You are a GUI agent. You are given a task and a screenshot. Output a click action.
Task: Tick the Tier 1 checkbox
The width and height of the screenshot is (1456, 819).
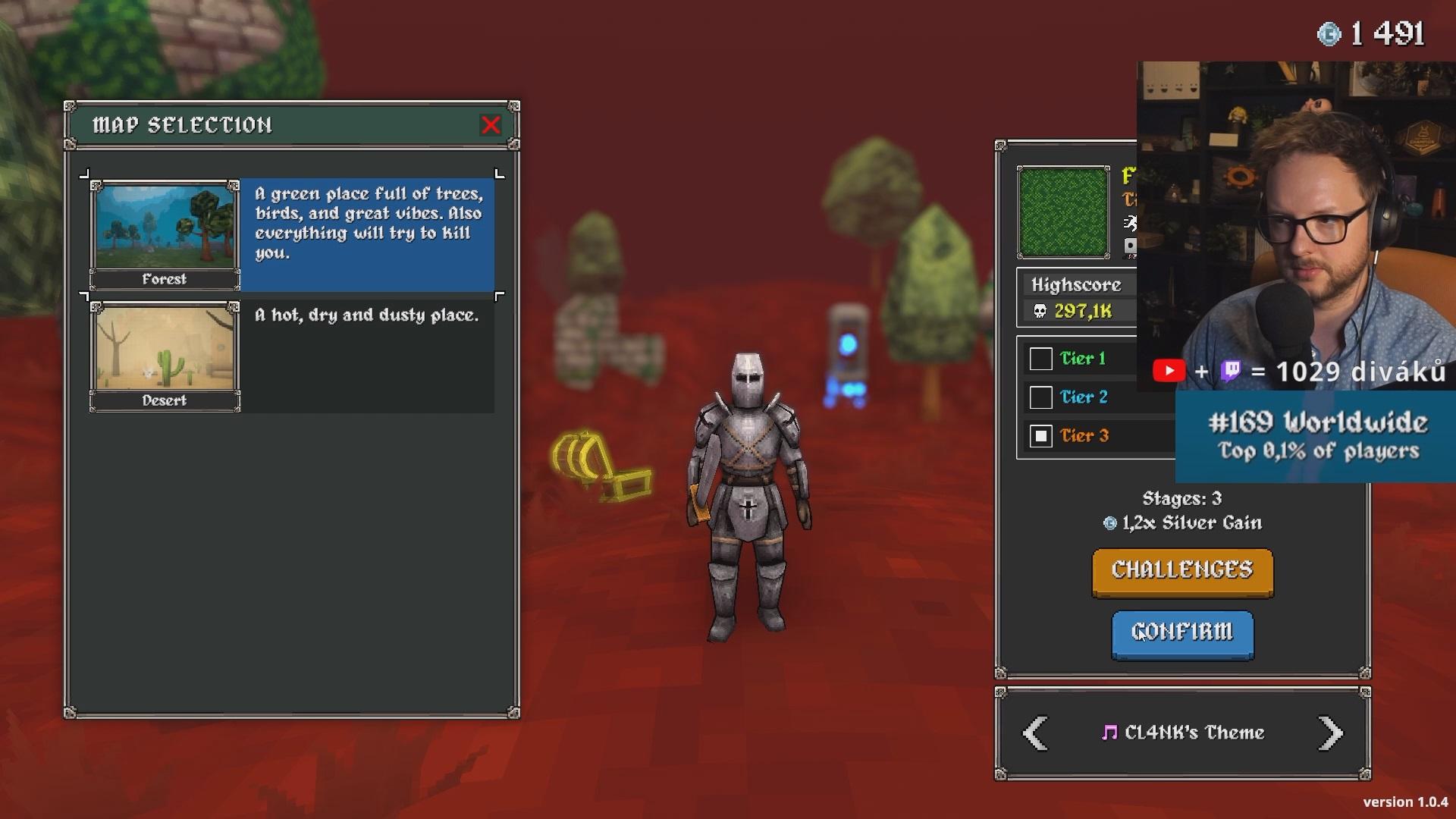click(1040, 359)
